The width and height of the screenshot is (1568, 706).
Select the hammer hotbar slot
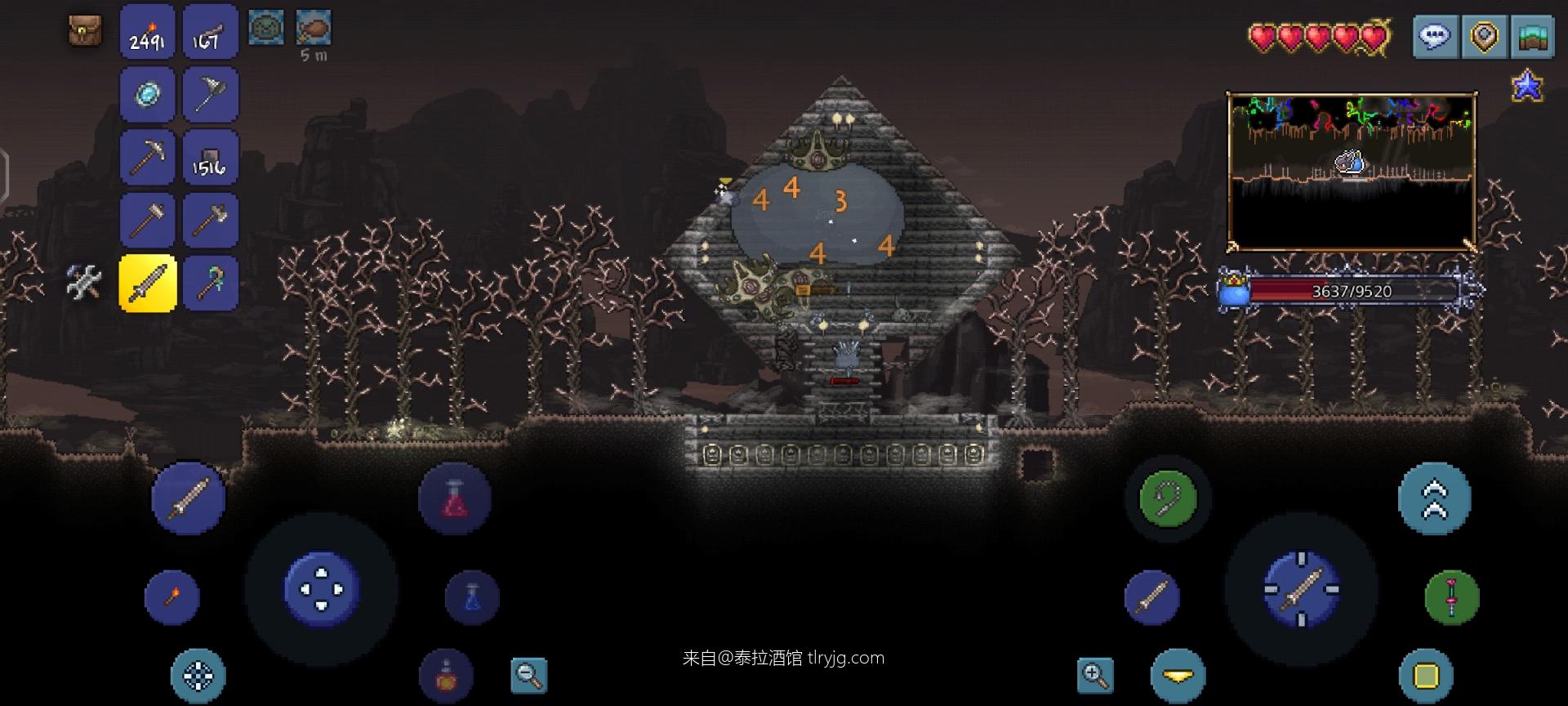coord(148,220)
